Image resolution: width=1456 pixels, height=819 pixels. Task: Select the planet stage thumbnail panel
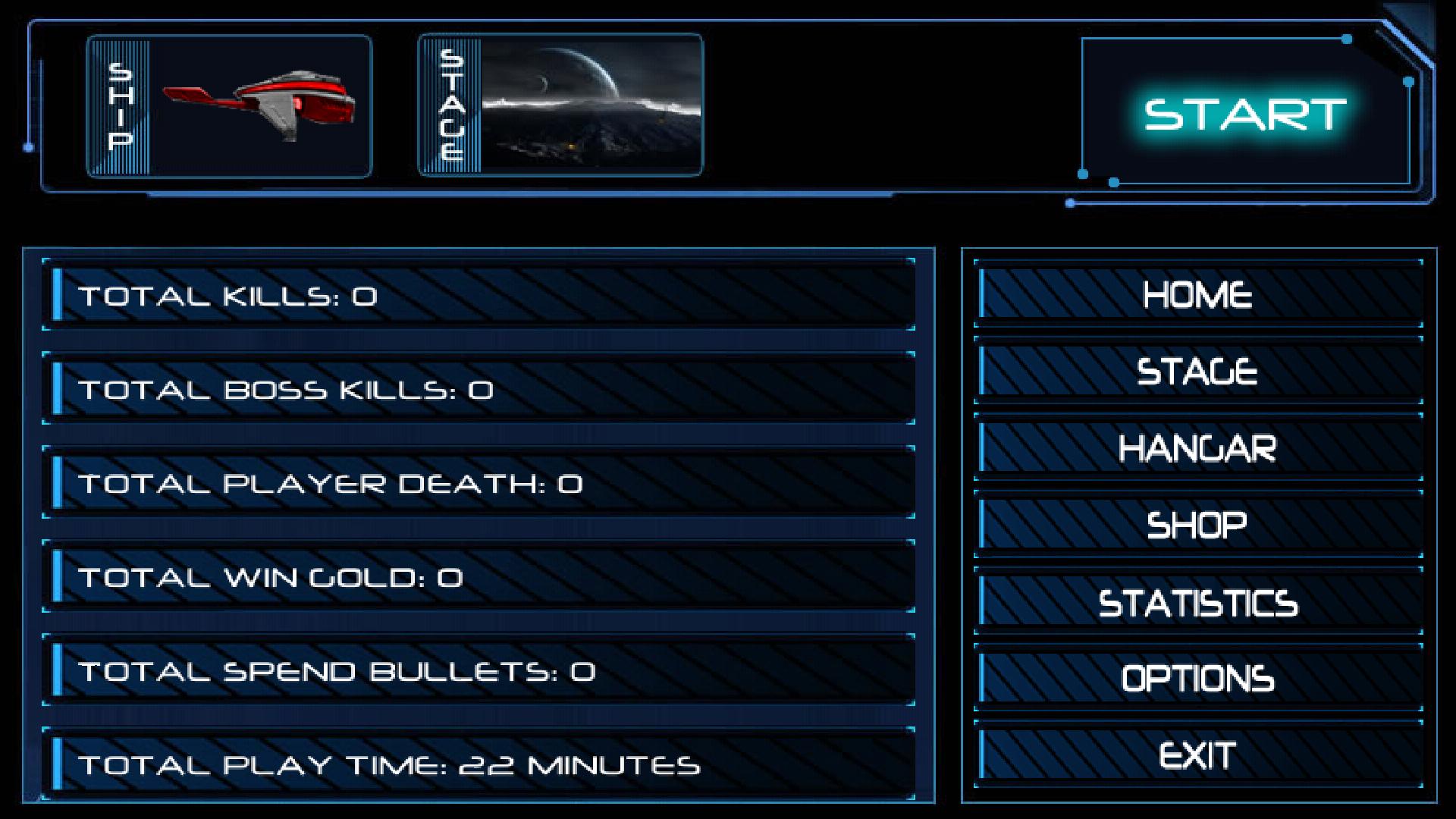click(561, 105)
